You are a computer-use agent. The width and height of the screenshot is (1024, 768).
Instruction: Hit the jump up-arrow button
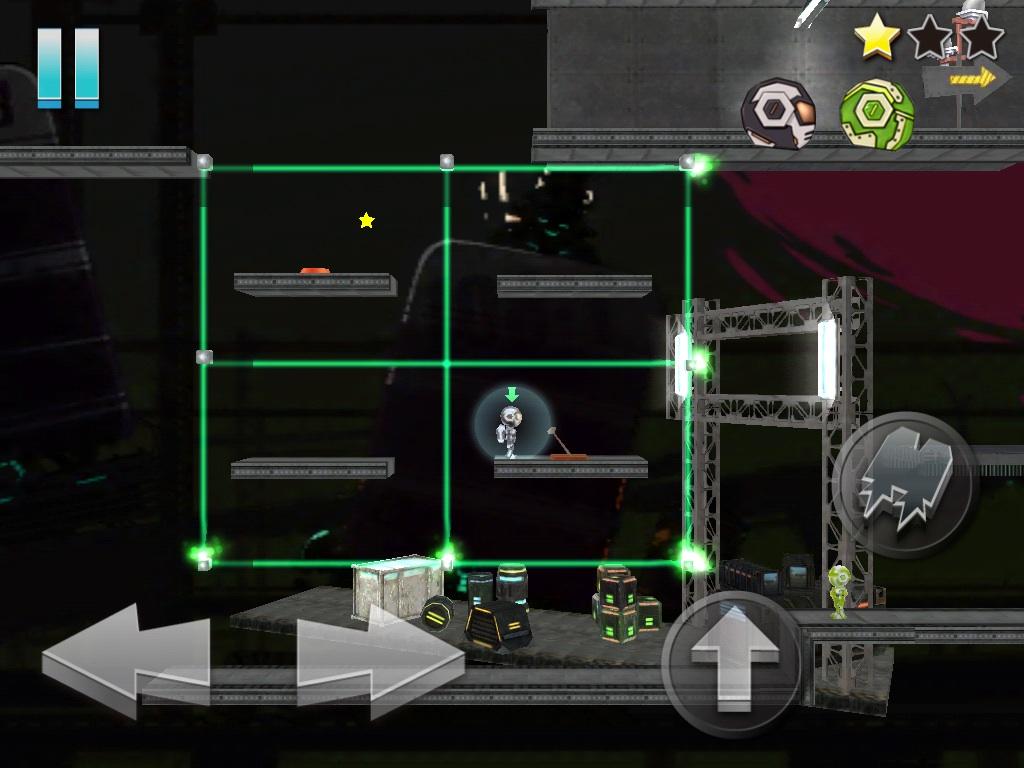pyautogui.click(x=733, y=664)
